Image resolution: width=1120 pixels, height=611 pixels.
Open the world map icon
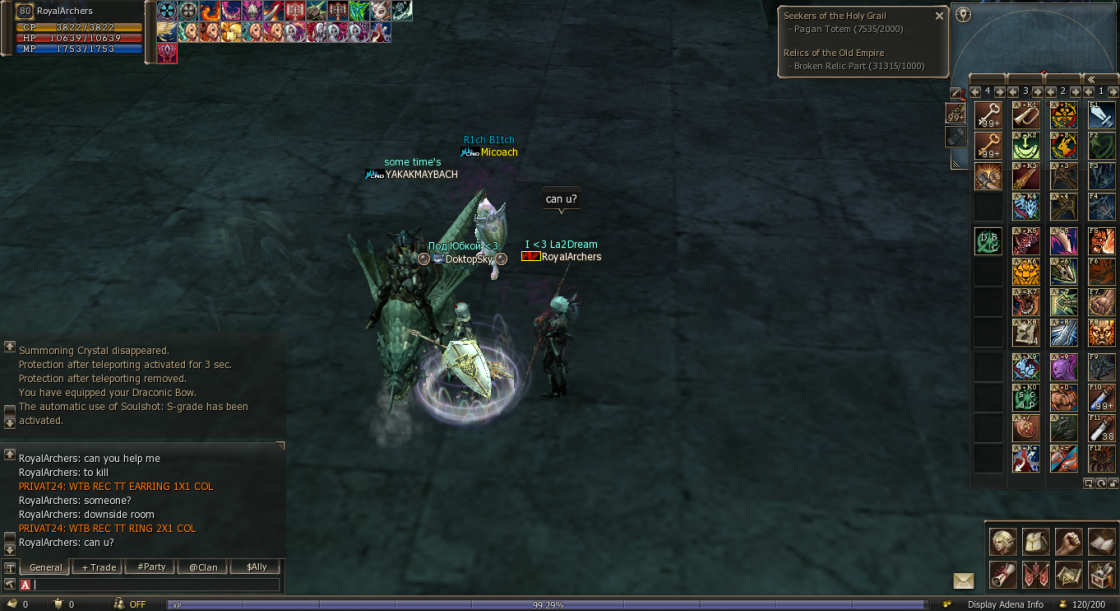tap(1069, 574)
